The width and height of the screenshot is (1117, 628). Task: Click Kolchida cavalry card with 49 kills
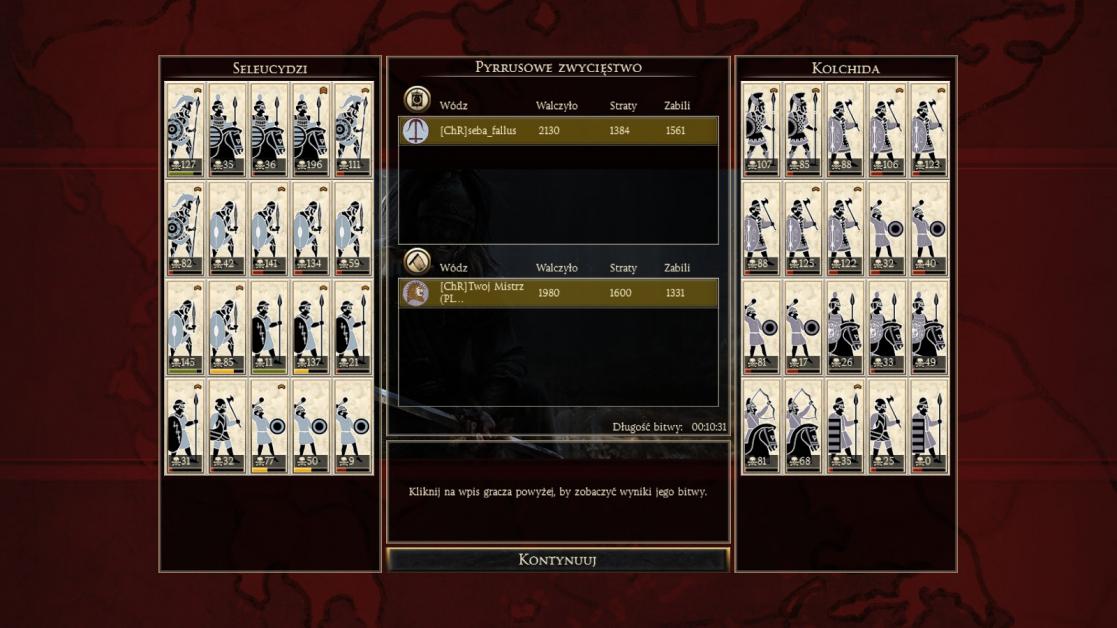(929, 326)
